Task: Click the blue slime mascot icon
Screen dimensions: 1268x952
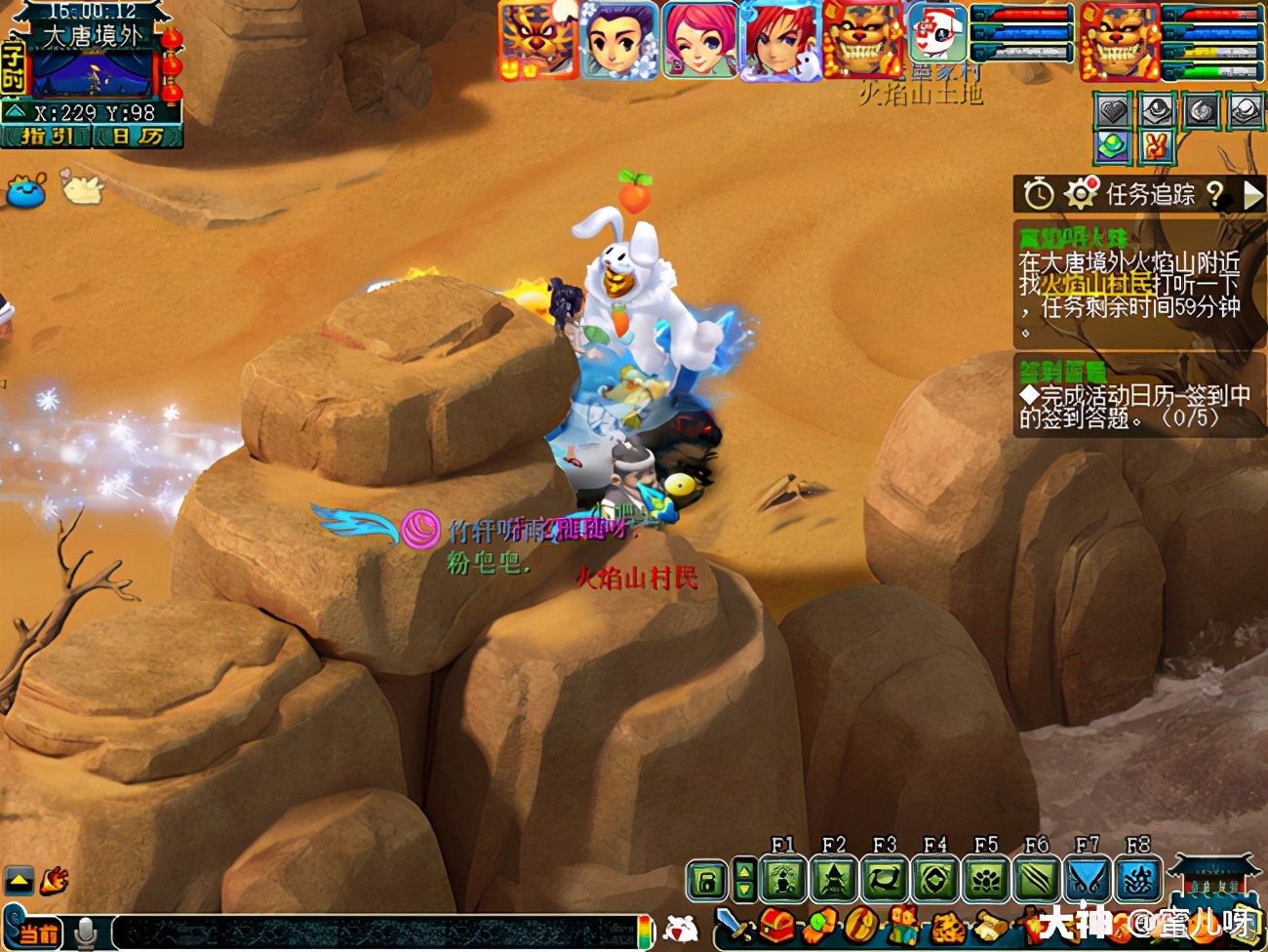Action: [26, 190]
